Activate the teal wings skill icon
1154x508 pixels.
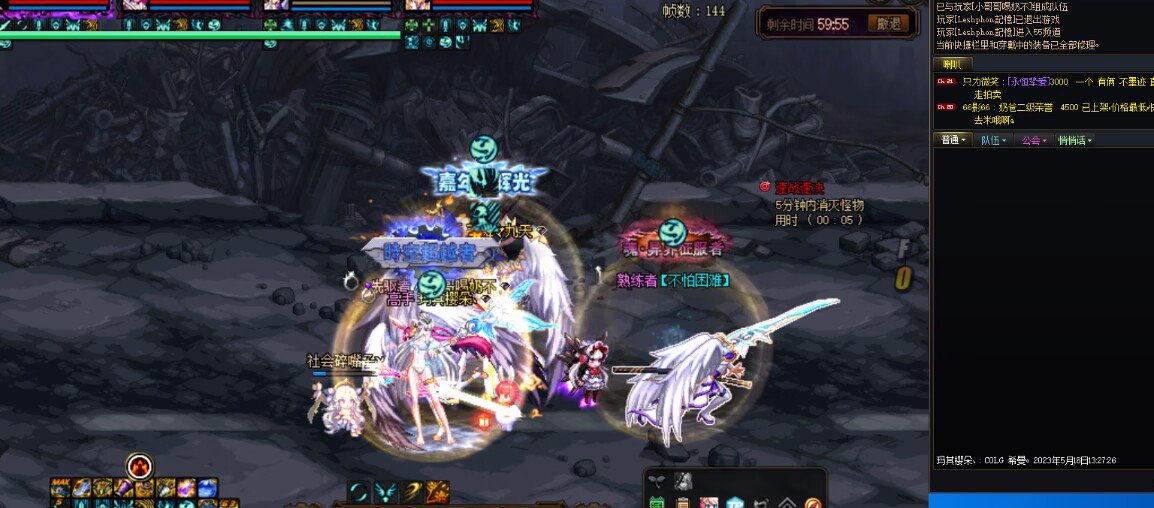click(x=386, y=491)
